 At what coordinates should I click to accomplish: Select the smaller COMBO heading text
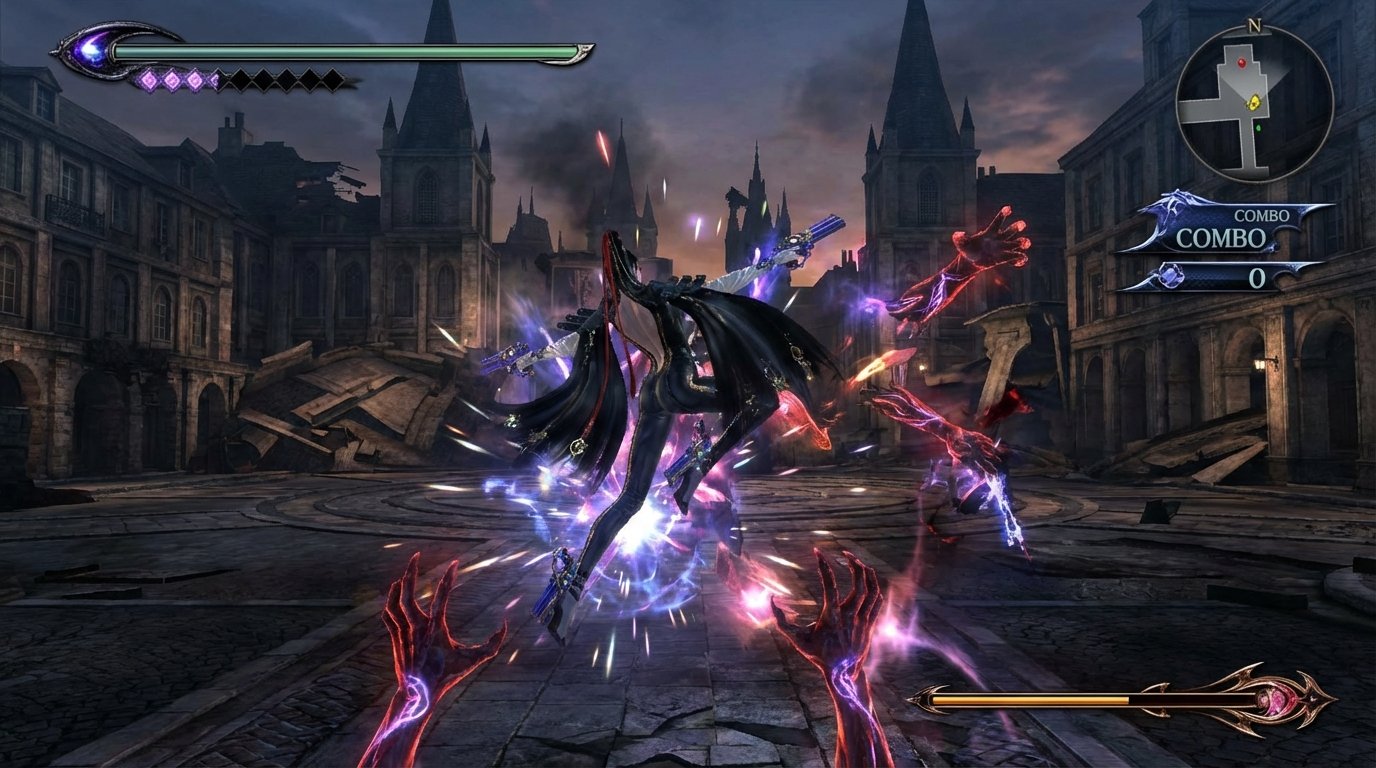point(1261,215)
